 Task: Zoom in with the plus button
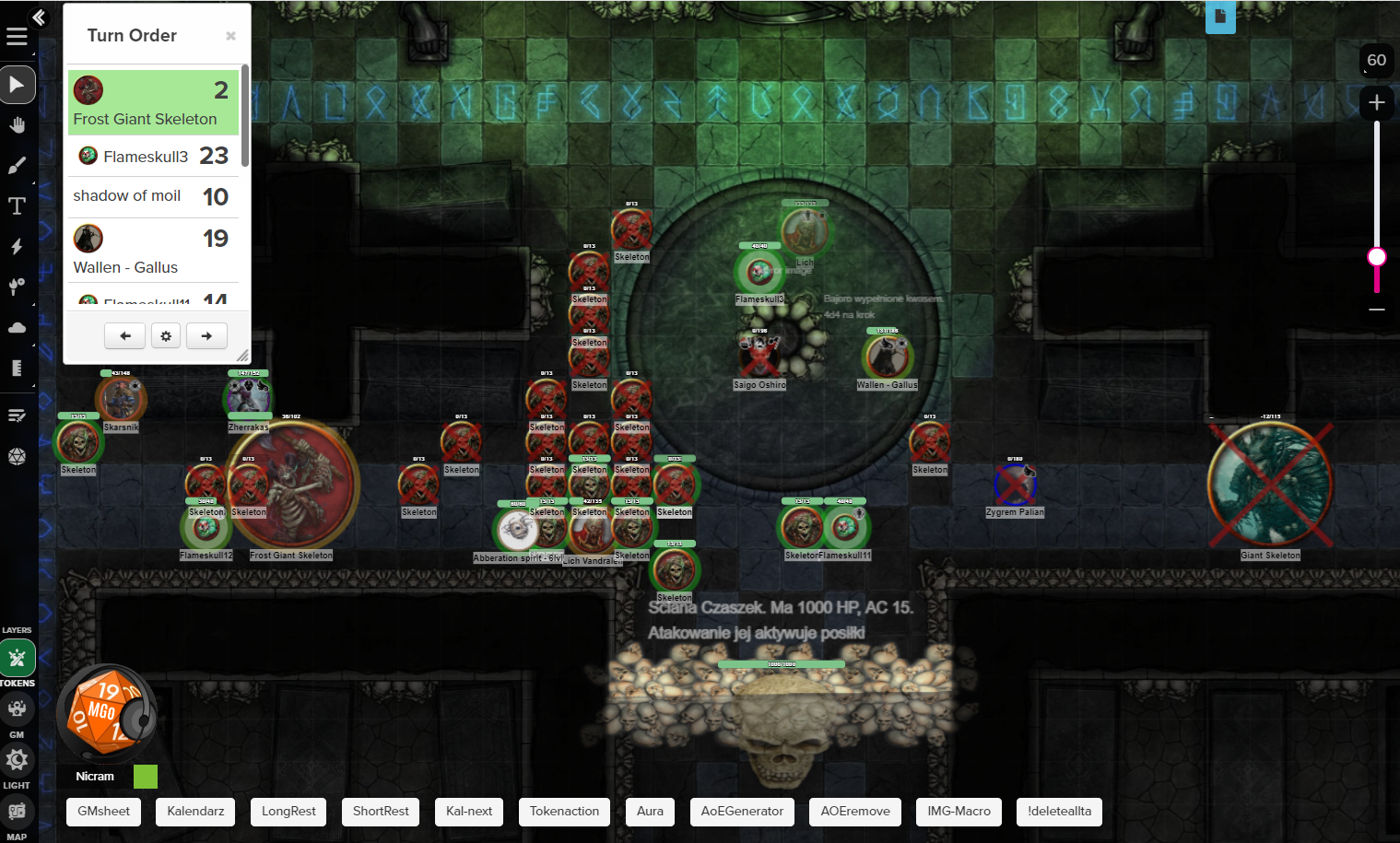pos(1377,102)
